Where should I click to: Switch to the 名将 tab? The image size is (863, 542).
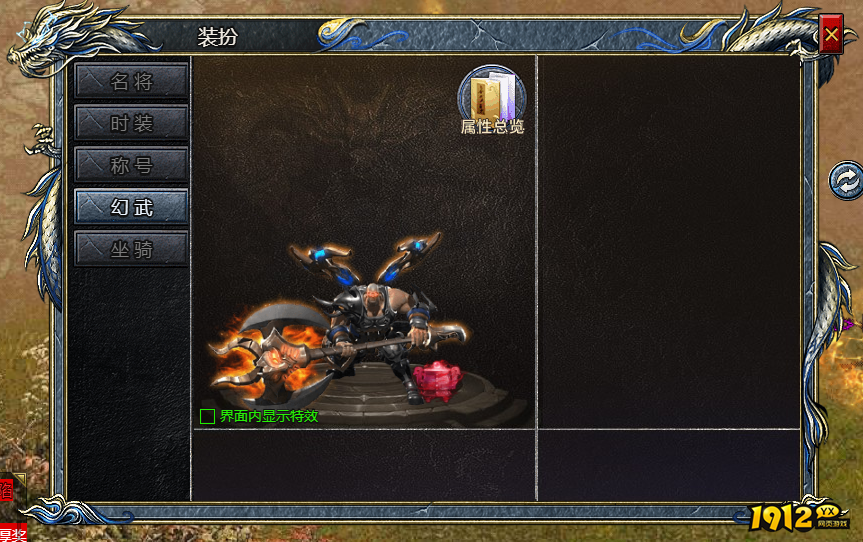pyautogui.click(x=131, y=81)
